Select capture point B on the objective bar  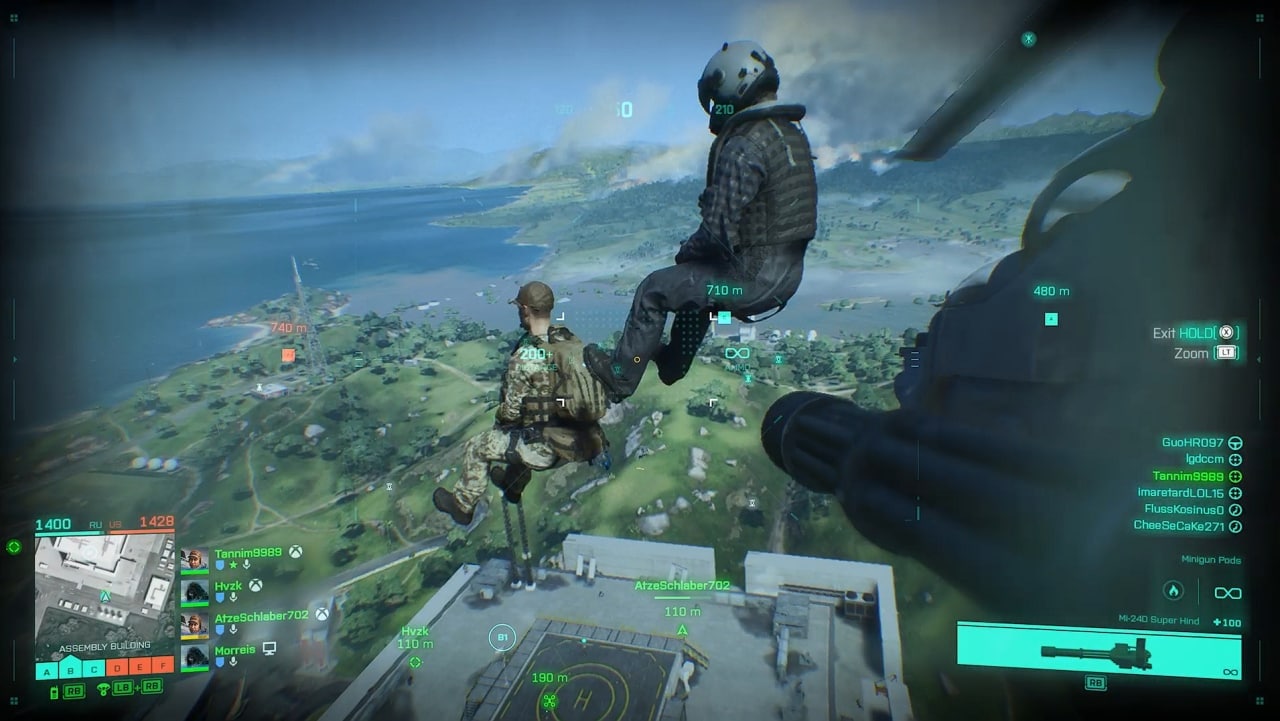click(x=71, y=669)
